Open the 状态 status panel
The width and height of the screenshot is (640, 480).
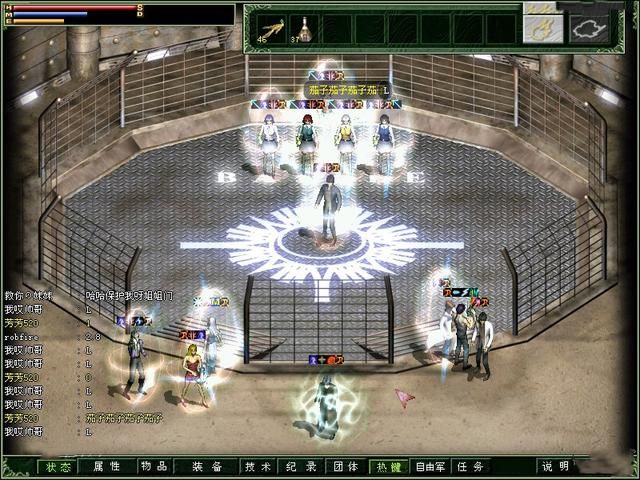(x=57, y=467)
